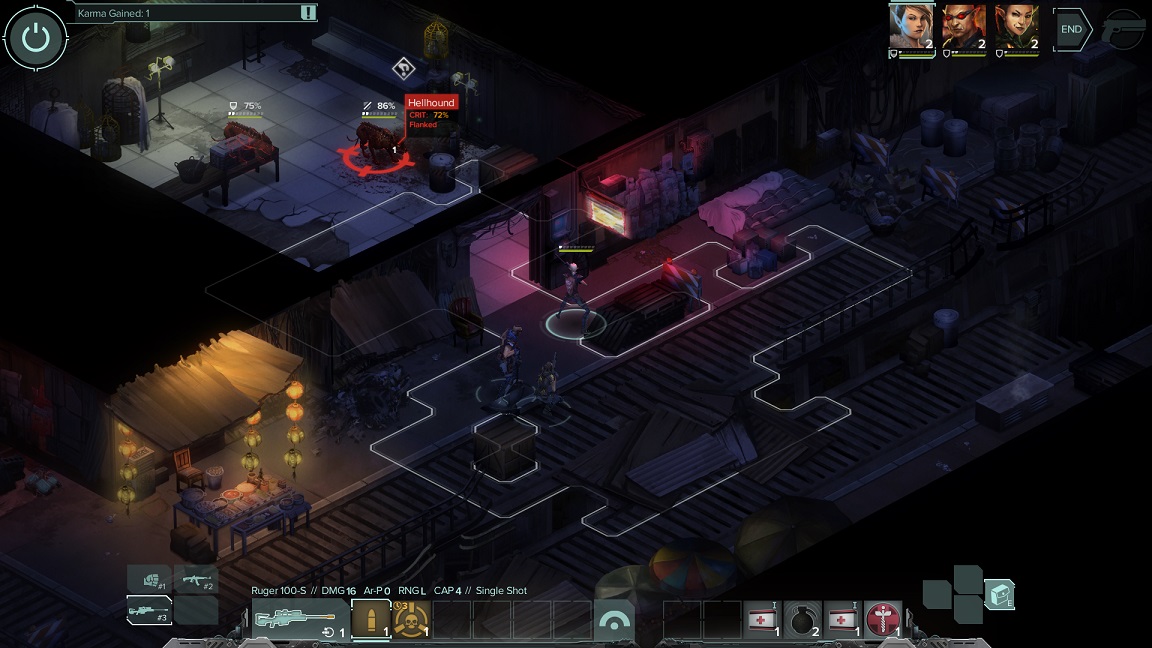Click the Karma Gained exclamation notification

[308, 13]
